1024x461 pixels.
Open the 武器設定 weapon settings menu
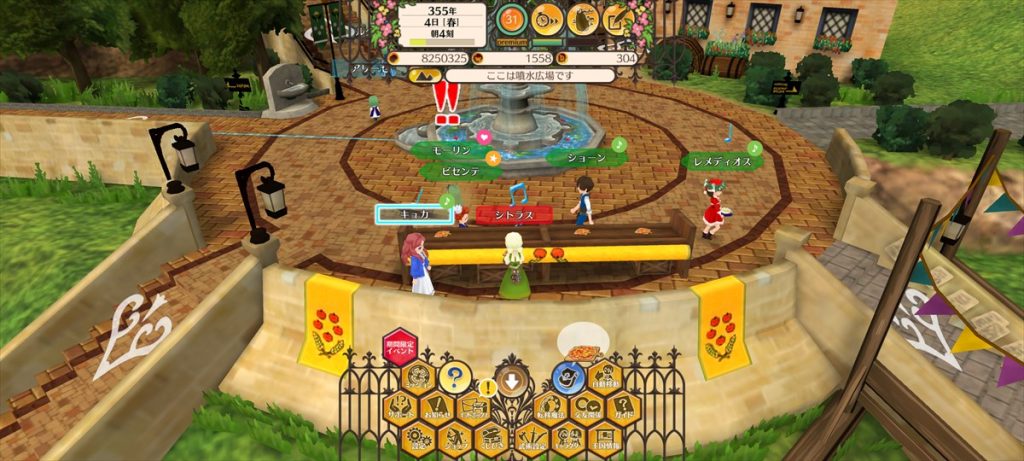coord(531,436)
